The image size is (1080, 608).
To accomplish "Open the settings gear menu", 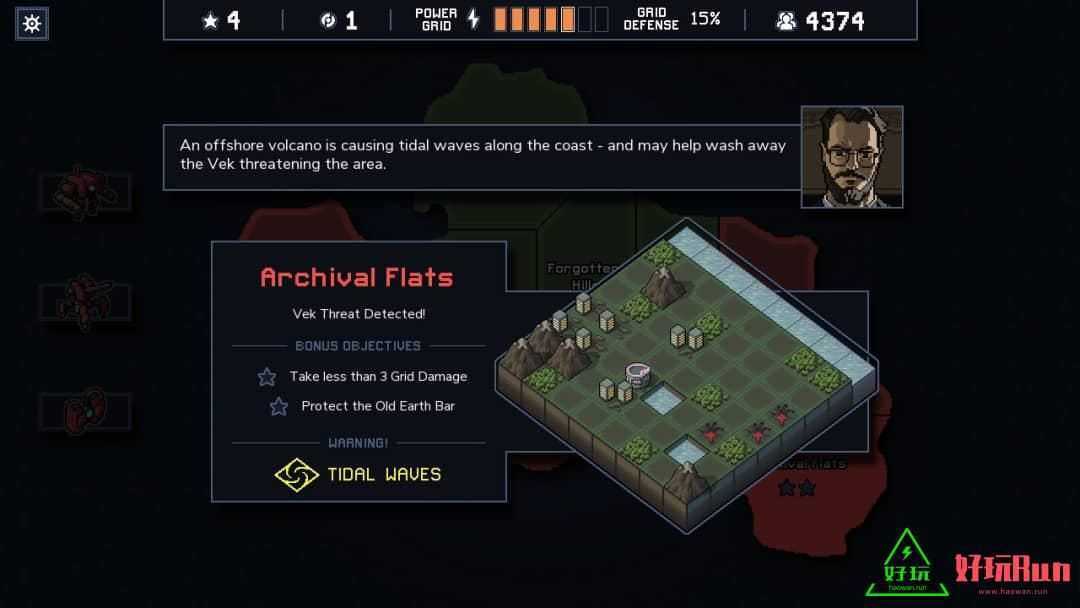I will pos(32,23).
